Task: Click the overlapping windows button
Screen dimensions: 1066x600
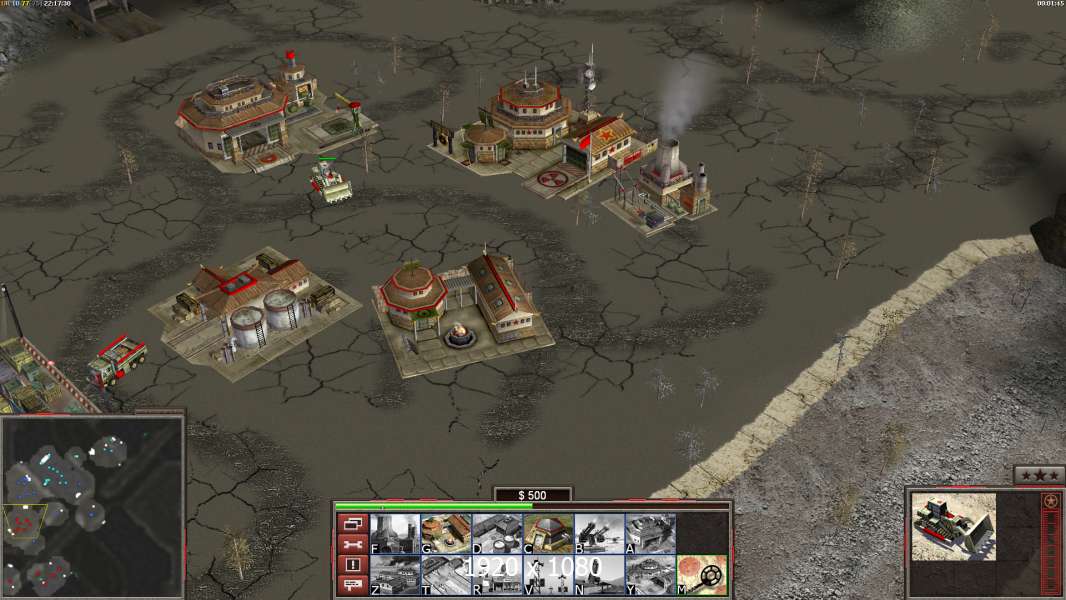Action: tap(352, 523)
